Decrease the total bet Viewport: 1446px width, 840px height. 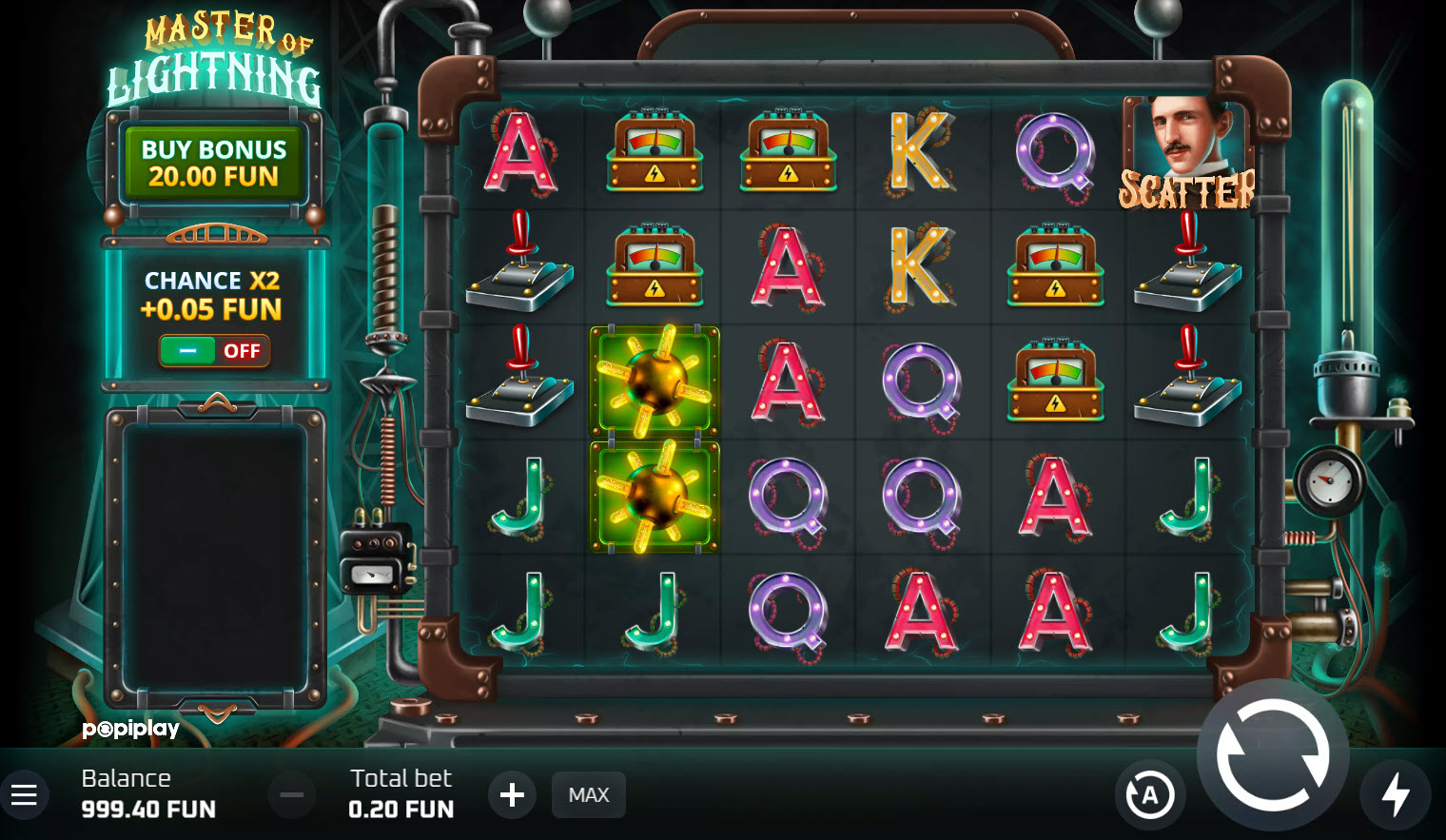[x=291, y=794]
